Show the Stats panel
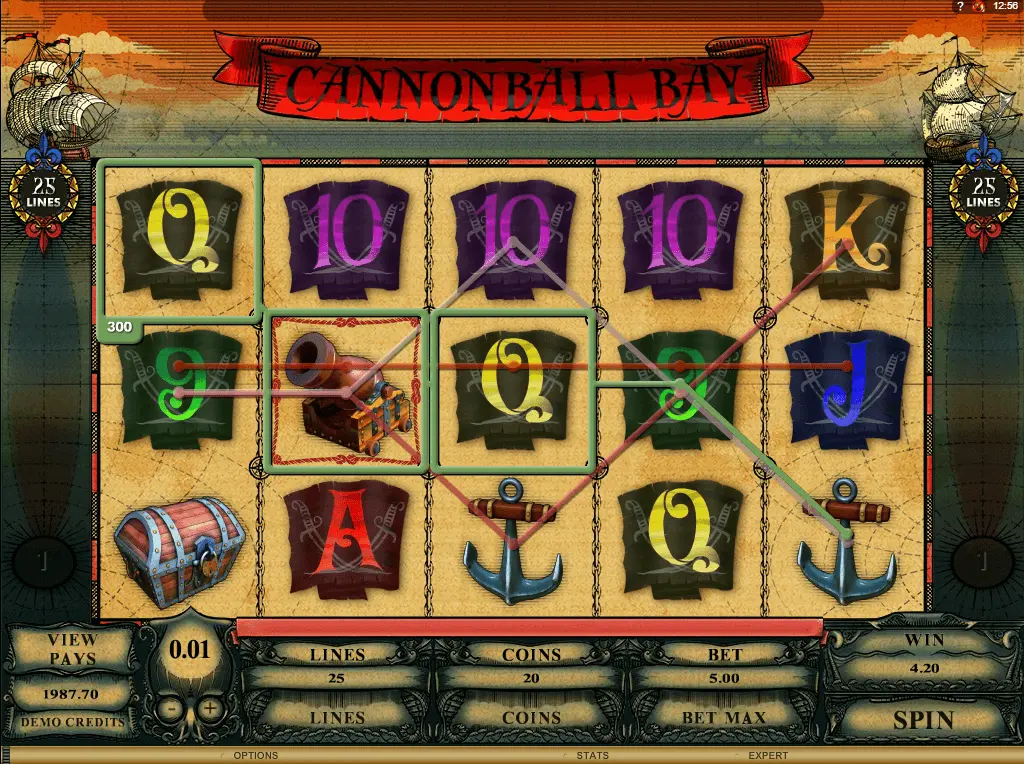Image resolution: width=1024 pixels, height=764 pixels. click(x=593, y=756)
